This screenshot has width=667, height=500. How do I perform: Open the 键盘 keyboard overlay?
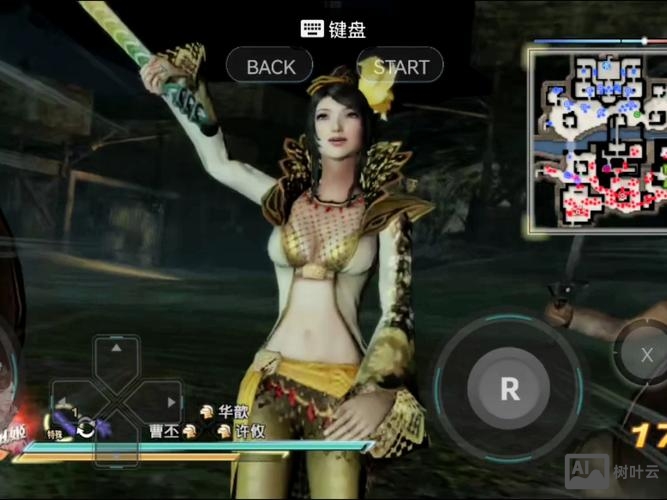(x=333, y=29)
